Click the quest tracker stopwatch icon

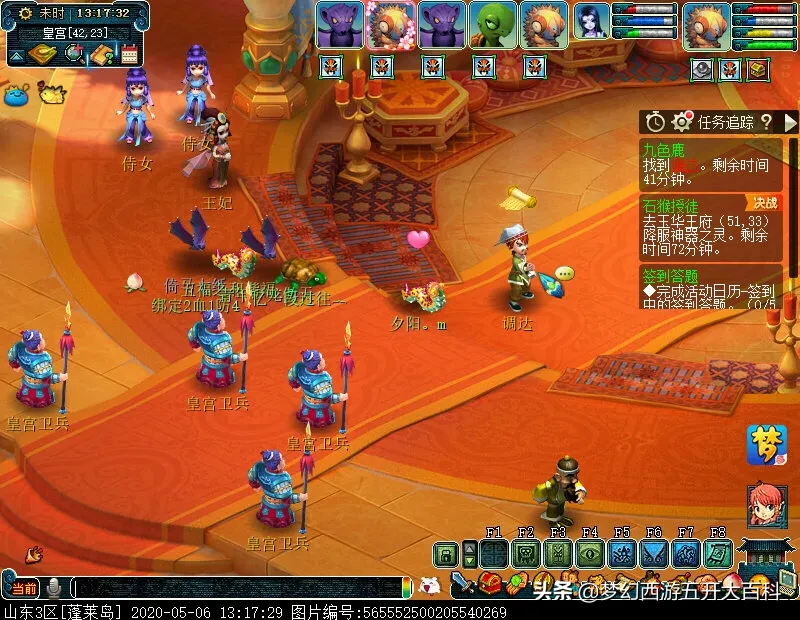point(655,122)
